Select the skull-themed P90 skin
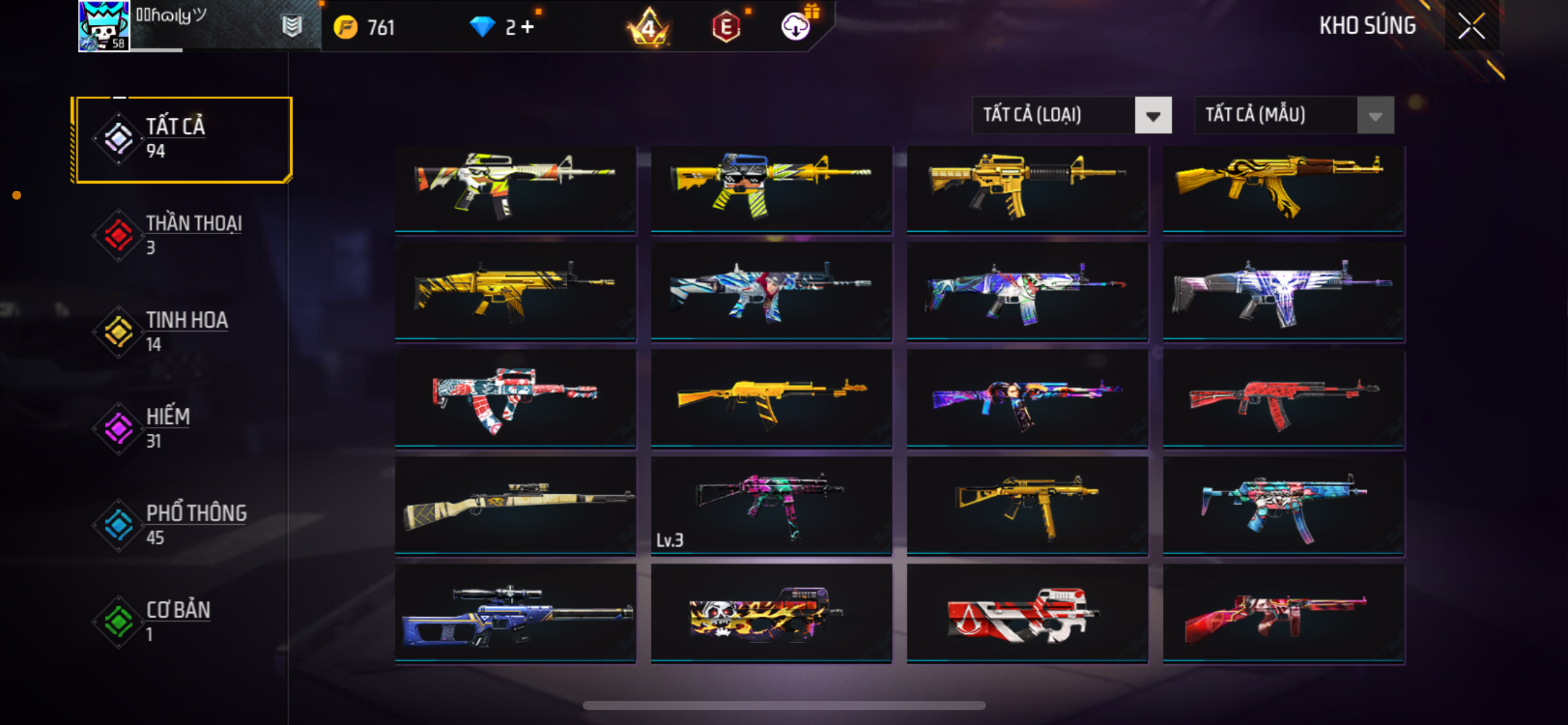 (x=771, y=613)
